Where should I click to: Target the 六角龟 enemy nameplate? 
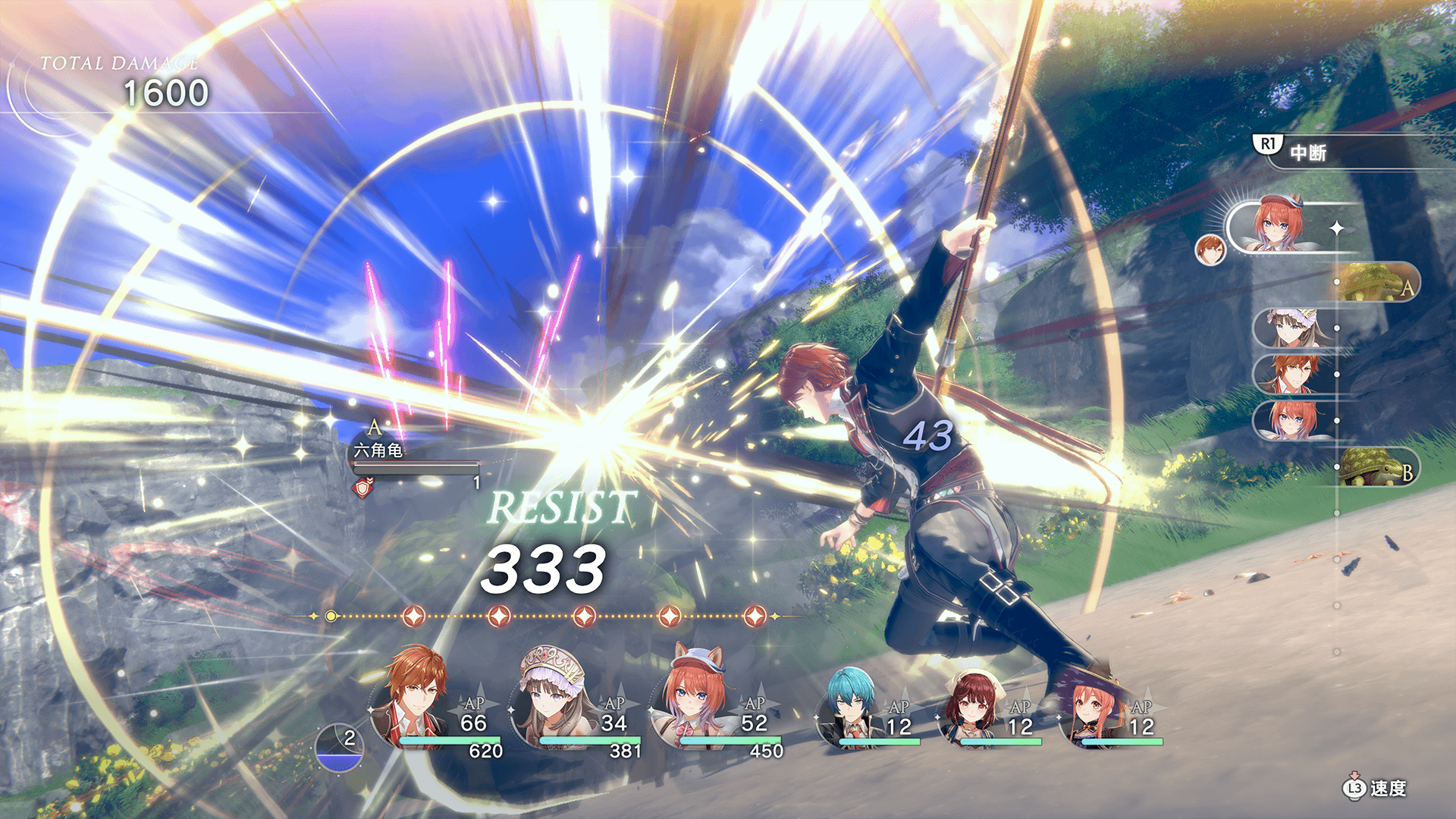(378, 450)
